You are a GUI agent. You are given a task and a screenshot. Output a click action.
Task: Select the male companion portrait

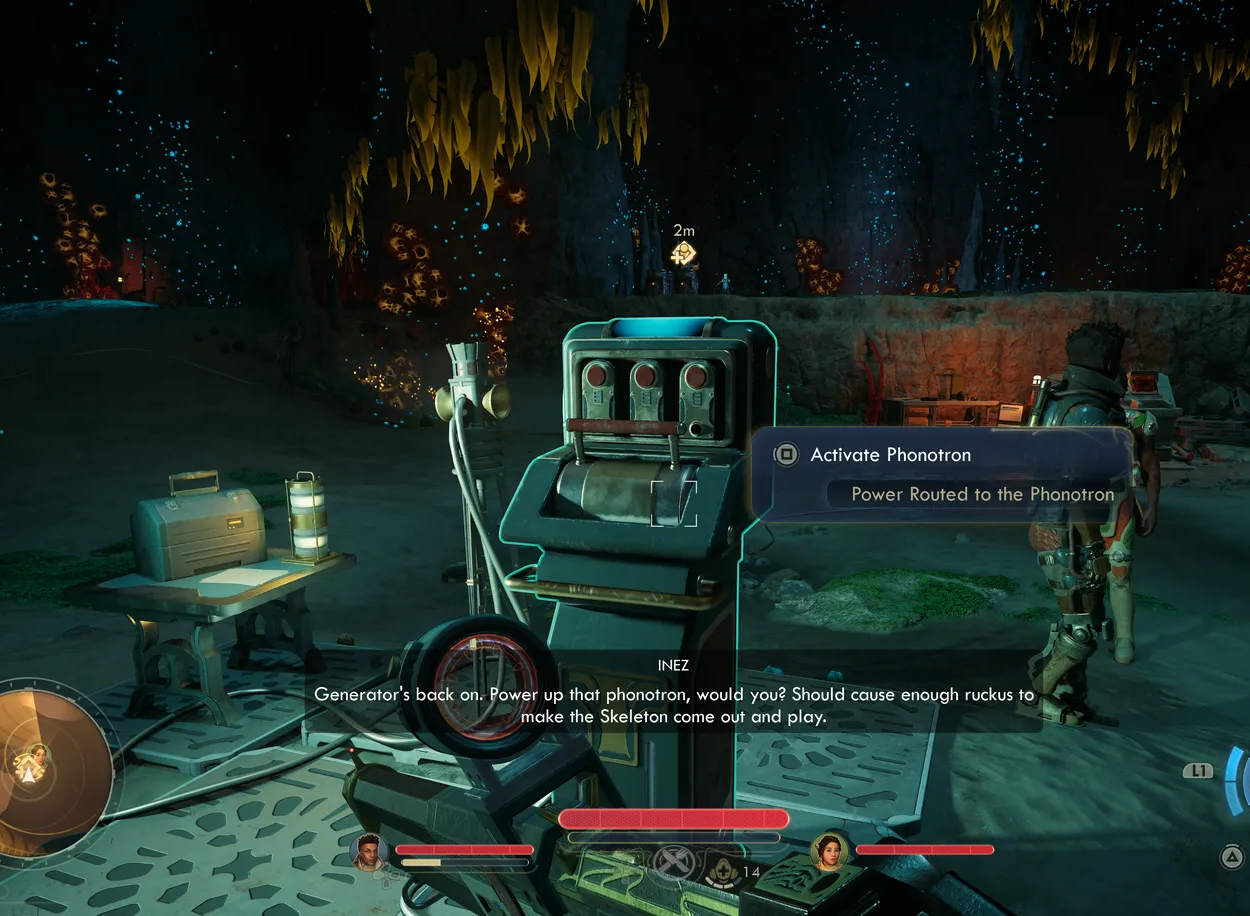(x=369, y=851)
